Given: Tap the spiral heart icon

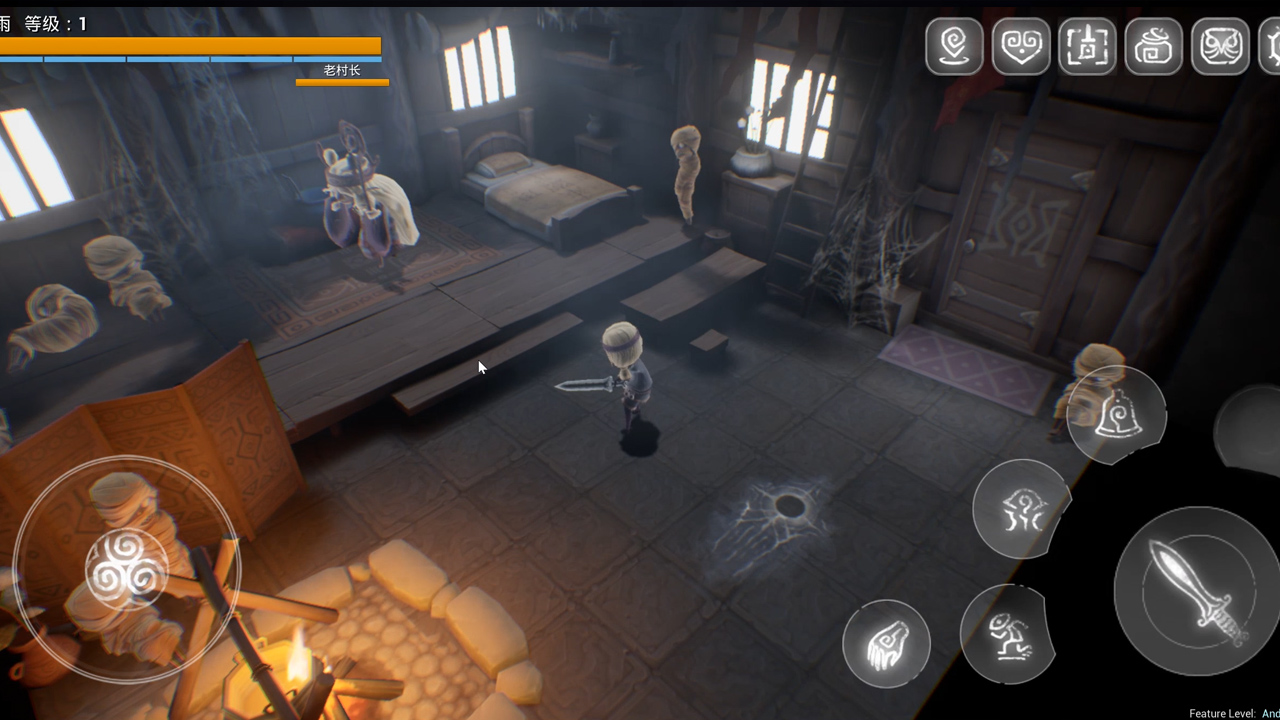Looking at the screenshot, I should (1021, 46).
